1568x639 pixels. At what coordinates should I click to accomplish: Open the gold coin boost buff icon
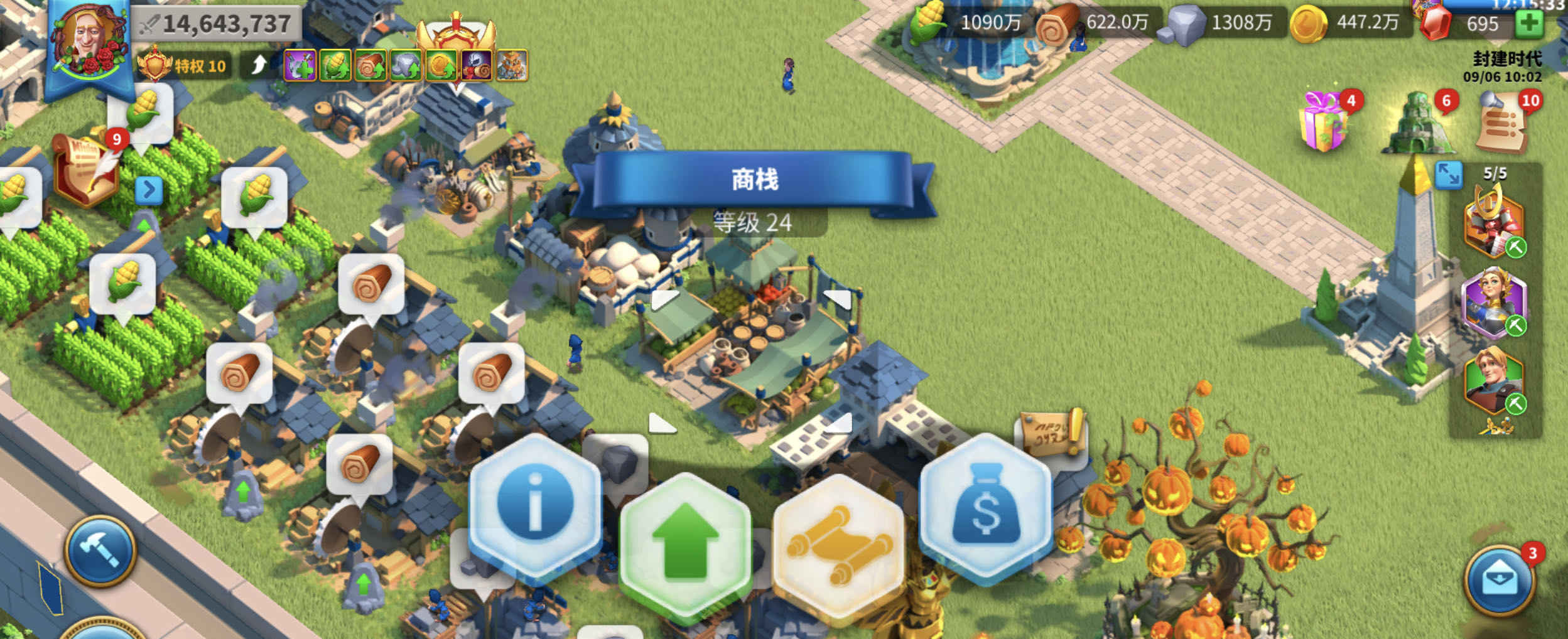tap(441, 66)
